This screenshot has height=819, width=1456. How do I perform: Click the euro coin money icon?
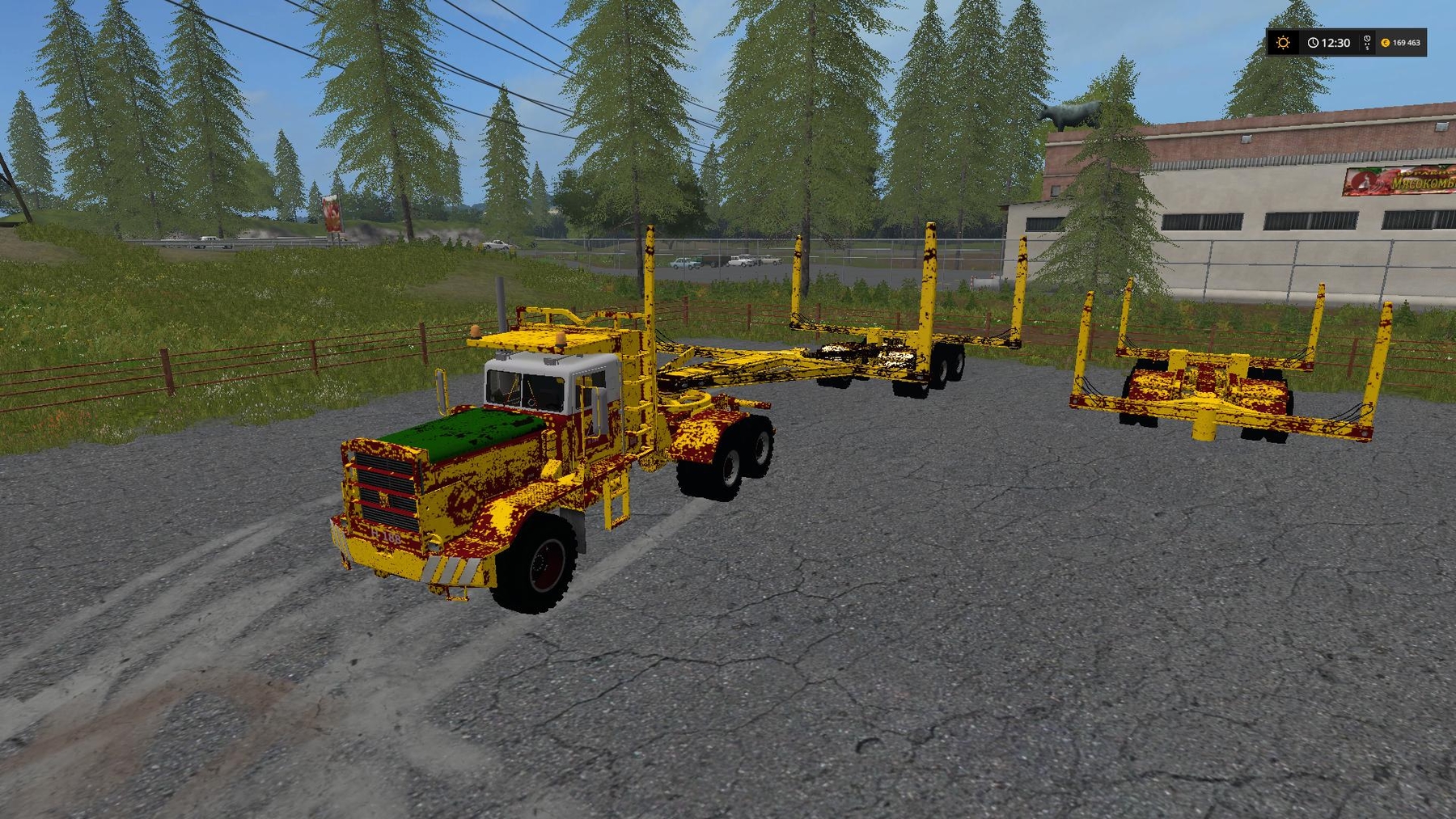point(1386,43)
